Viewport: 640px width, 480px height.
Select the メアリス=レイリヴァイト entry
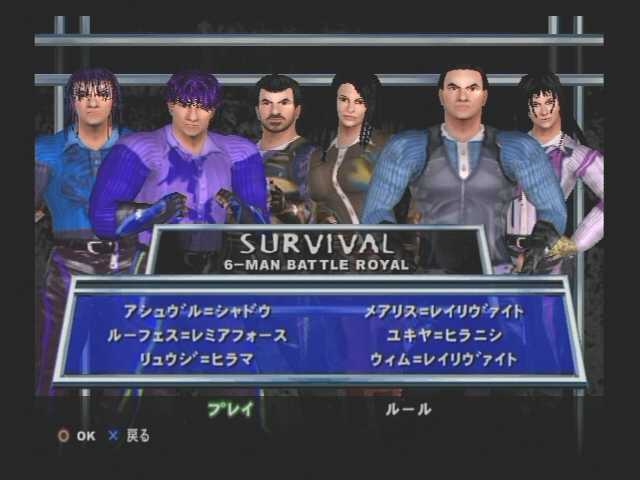(x=445, y=312)
